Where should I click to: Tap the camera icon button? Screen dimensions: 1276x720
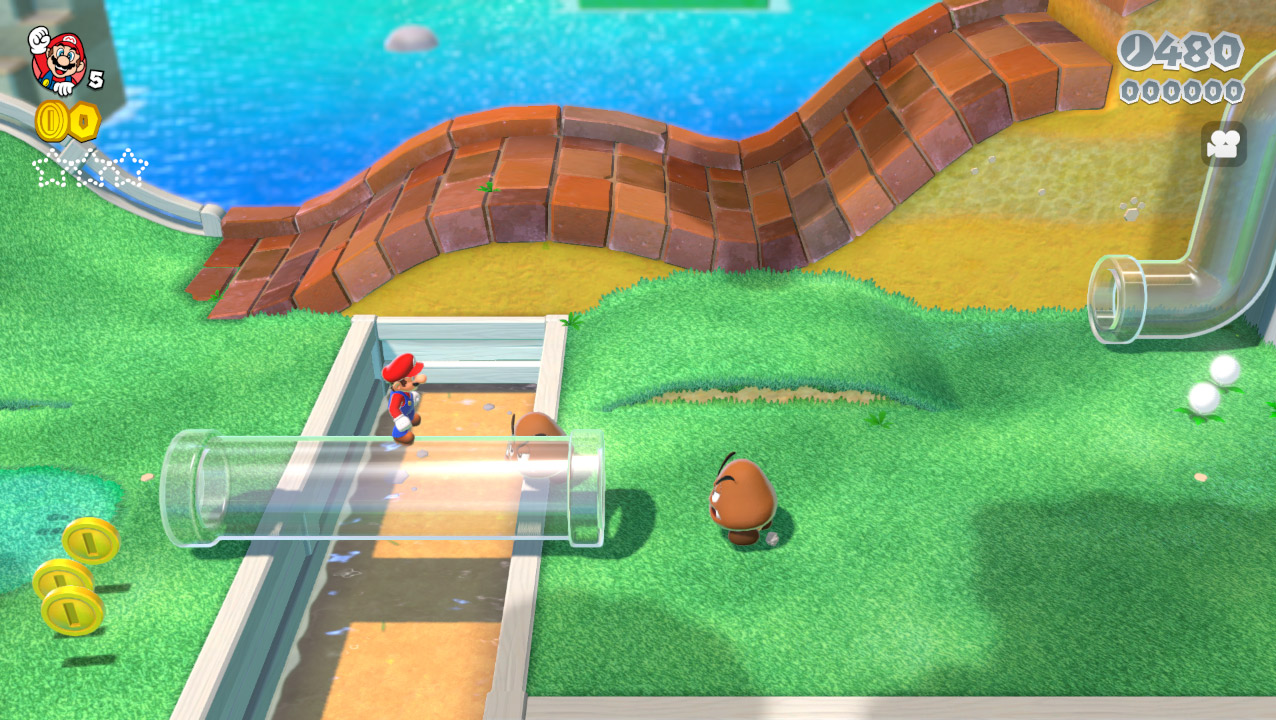[x=1223, y=144]
